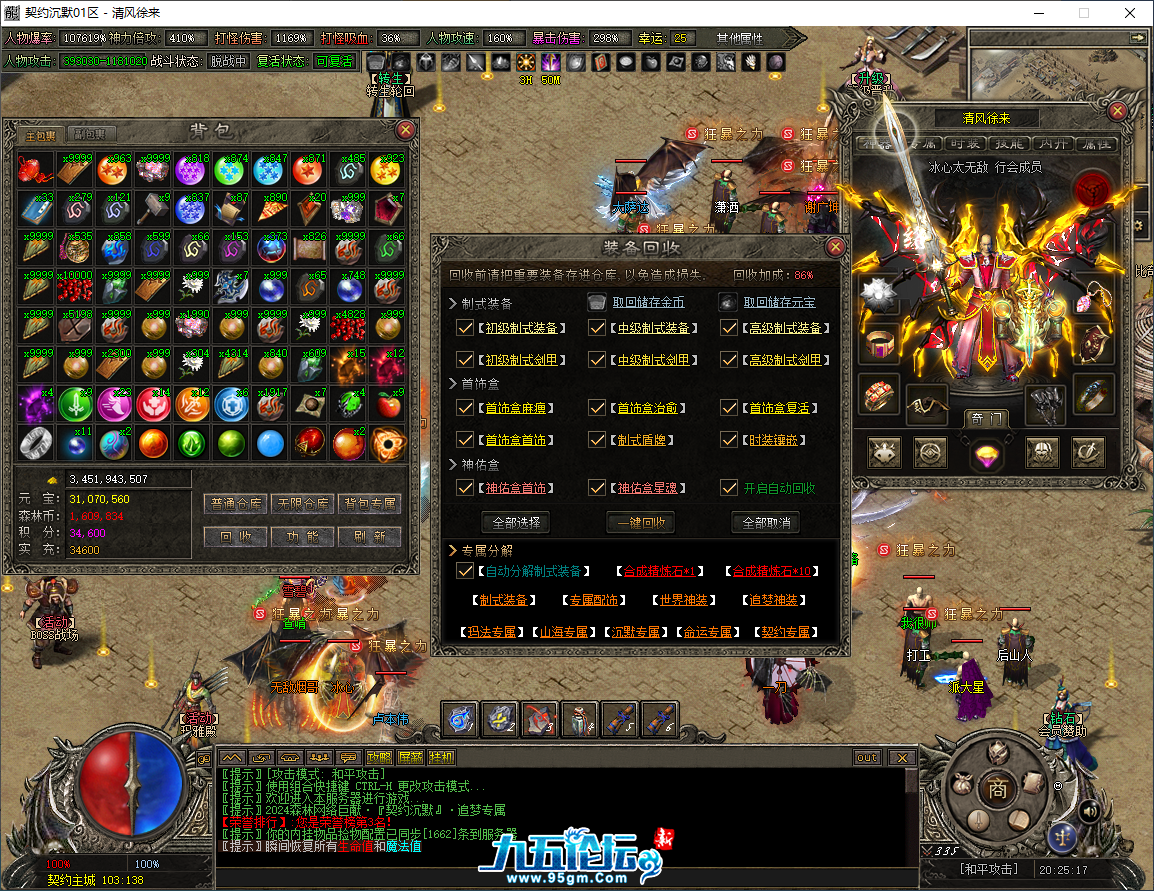Toggle 自动分解制式装备 checkbox
Viewport: 1154px width, 891px height.
464,571
